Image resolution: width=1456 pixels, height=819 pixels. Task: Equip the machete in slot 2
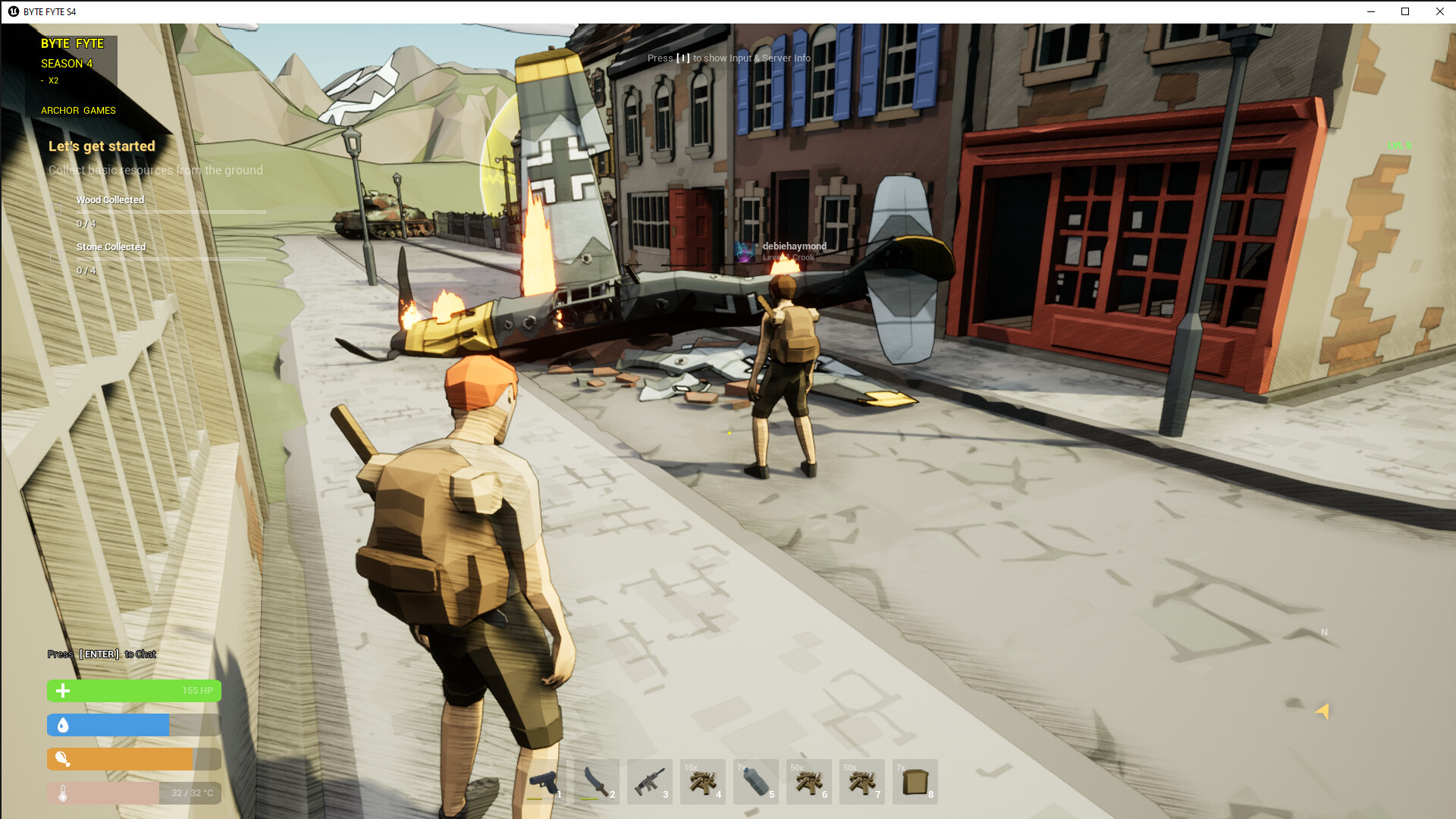tap(596, 781)
